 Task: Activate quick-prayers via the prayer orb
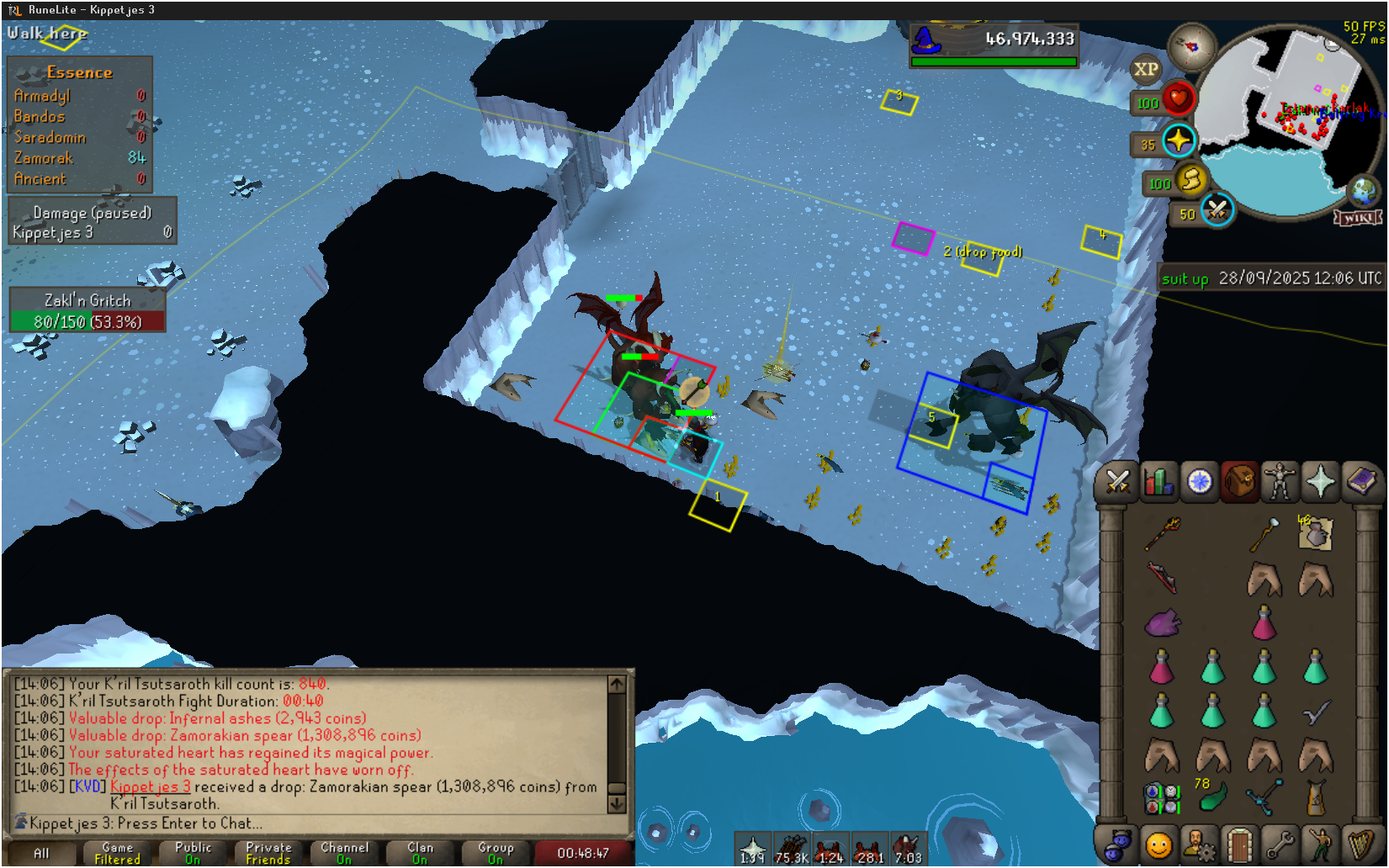point(1178,141)
